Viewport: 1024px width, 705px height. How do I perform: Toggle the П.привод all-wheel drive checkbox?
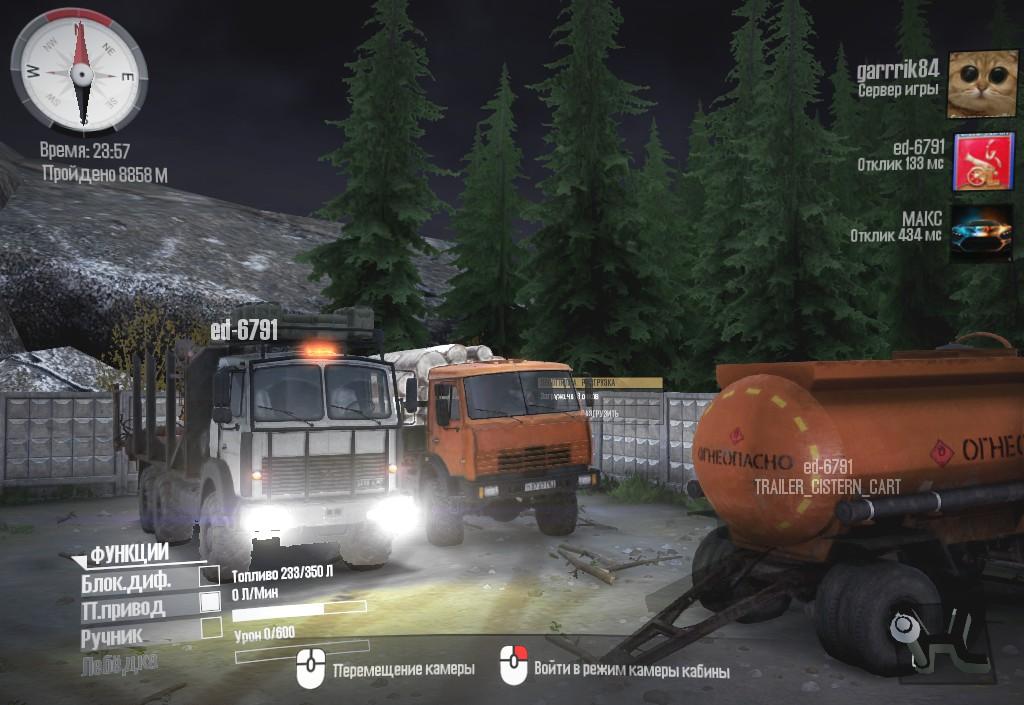click(x=210, y=602)
